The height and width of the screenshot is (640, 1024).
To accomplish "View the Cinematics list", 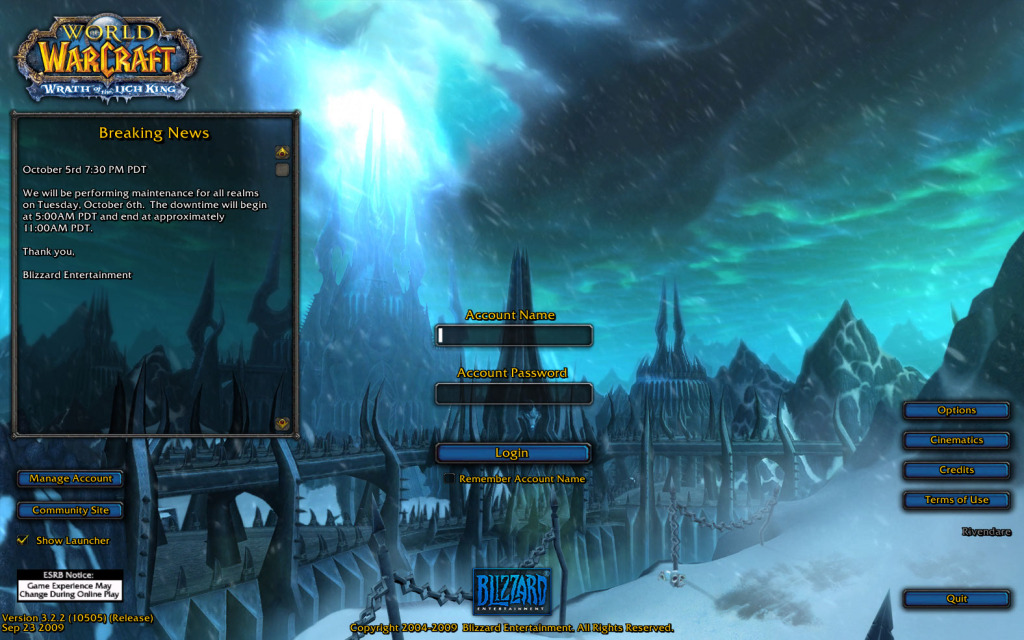I will (956, 440).
